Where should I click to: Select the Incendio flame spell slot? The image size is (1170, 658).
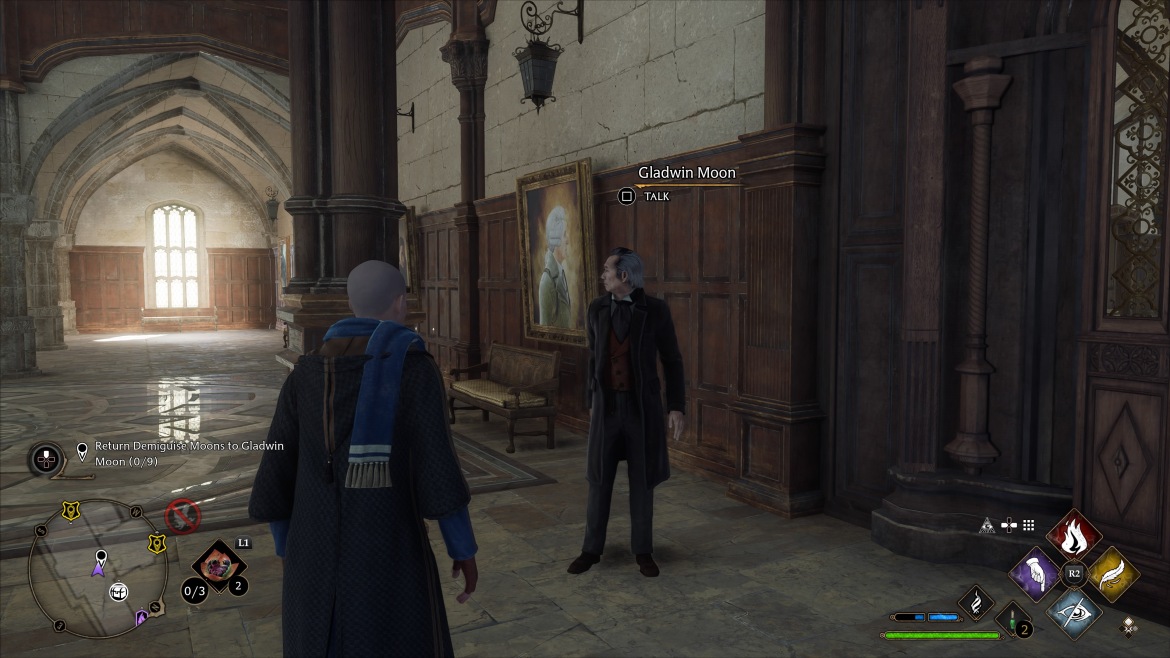click(1074, 535)
